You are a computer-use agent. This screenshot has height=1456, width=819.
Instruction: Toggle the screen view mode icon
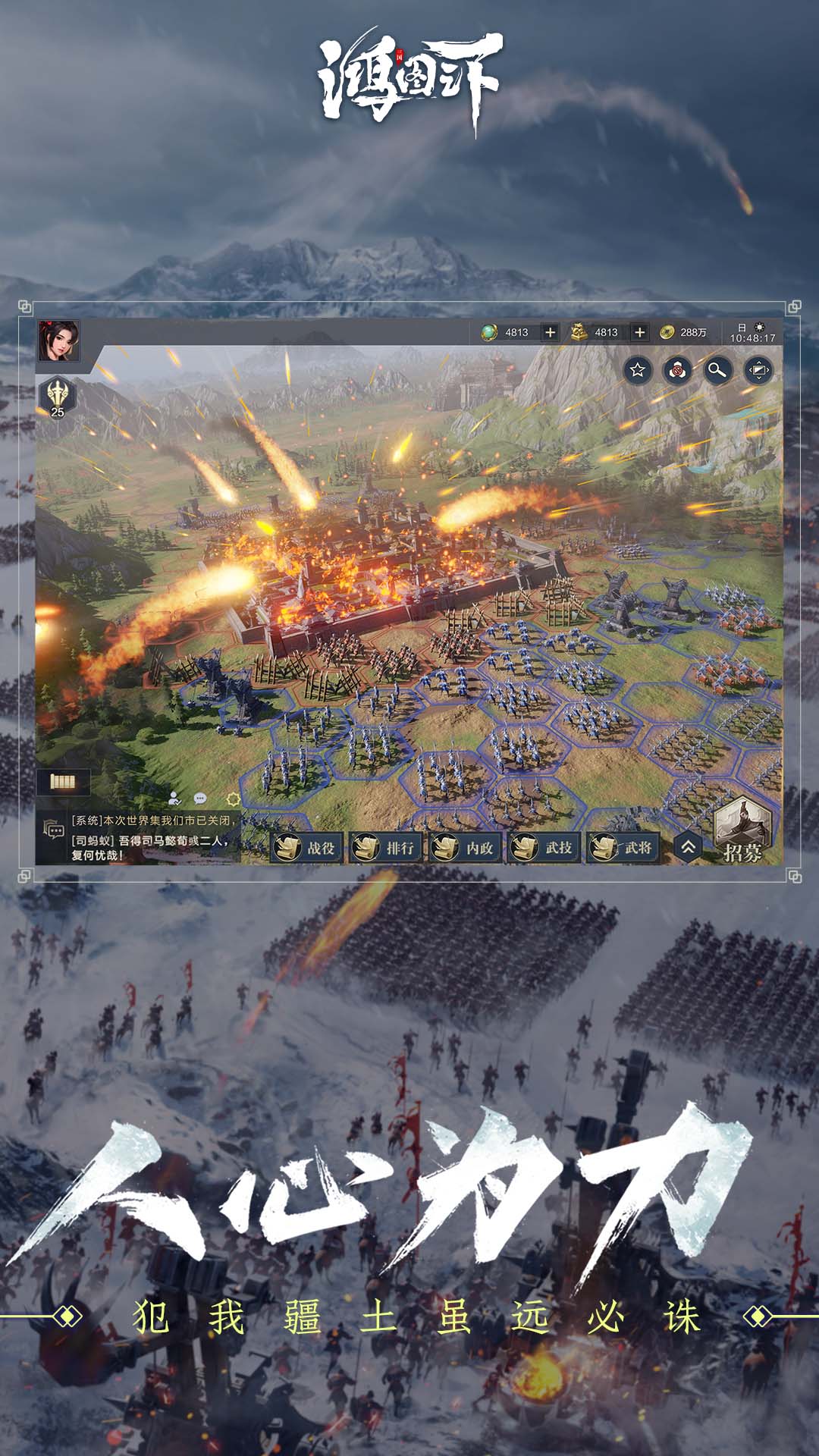[758, 369]
